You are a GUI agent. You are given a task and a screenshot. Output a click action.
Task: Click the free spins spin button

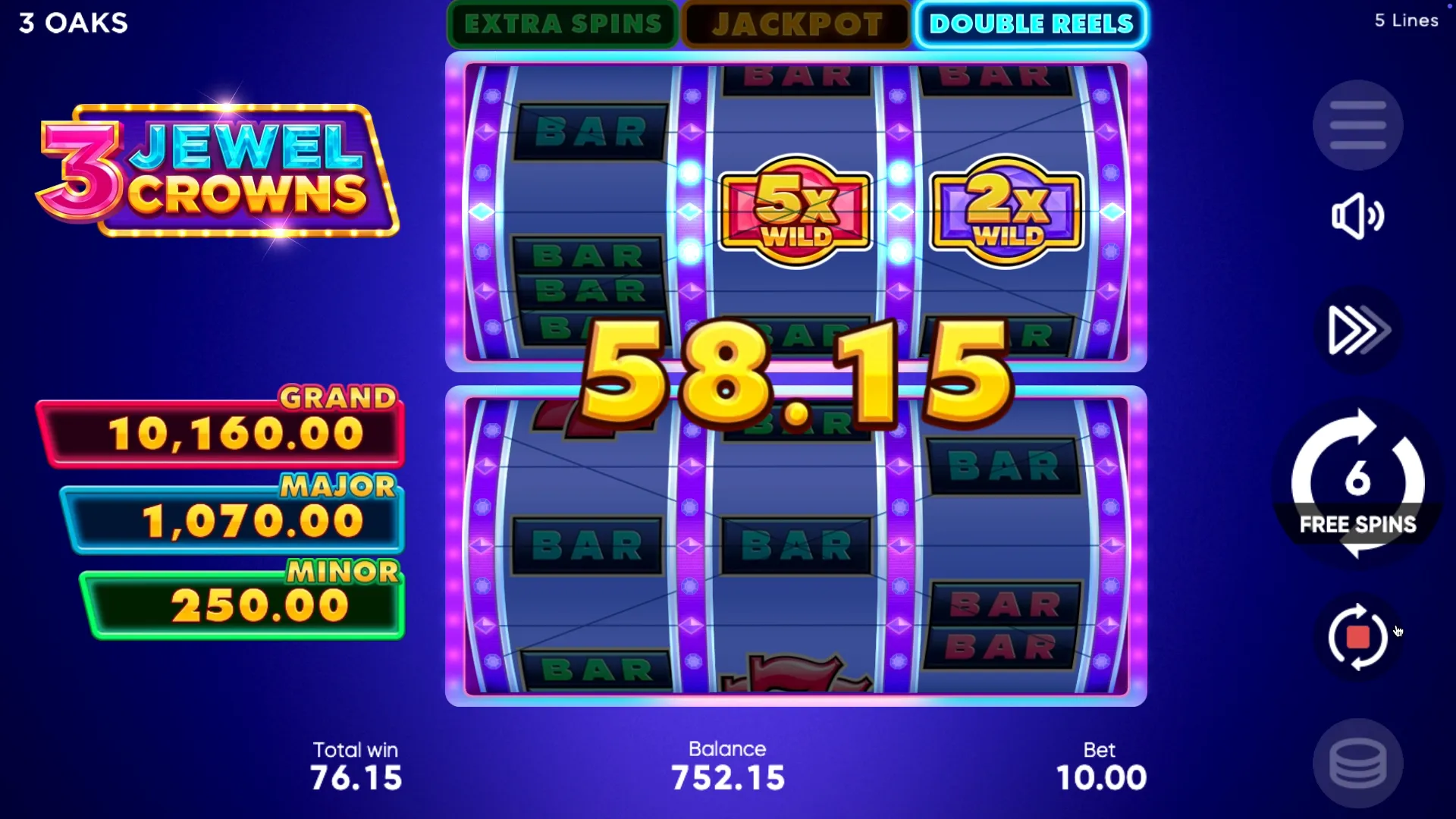pos(1357,483)
